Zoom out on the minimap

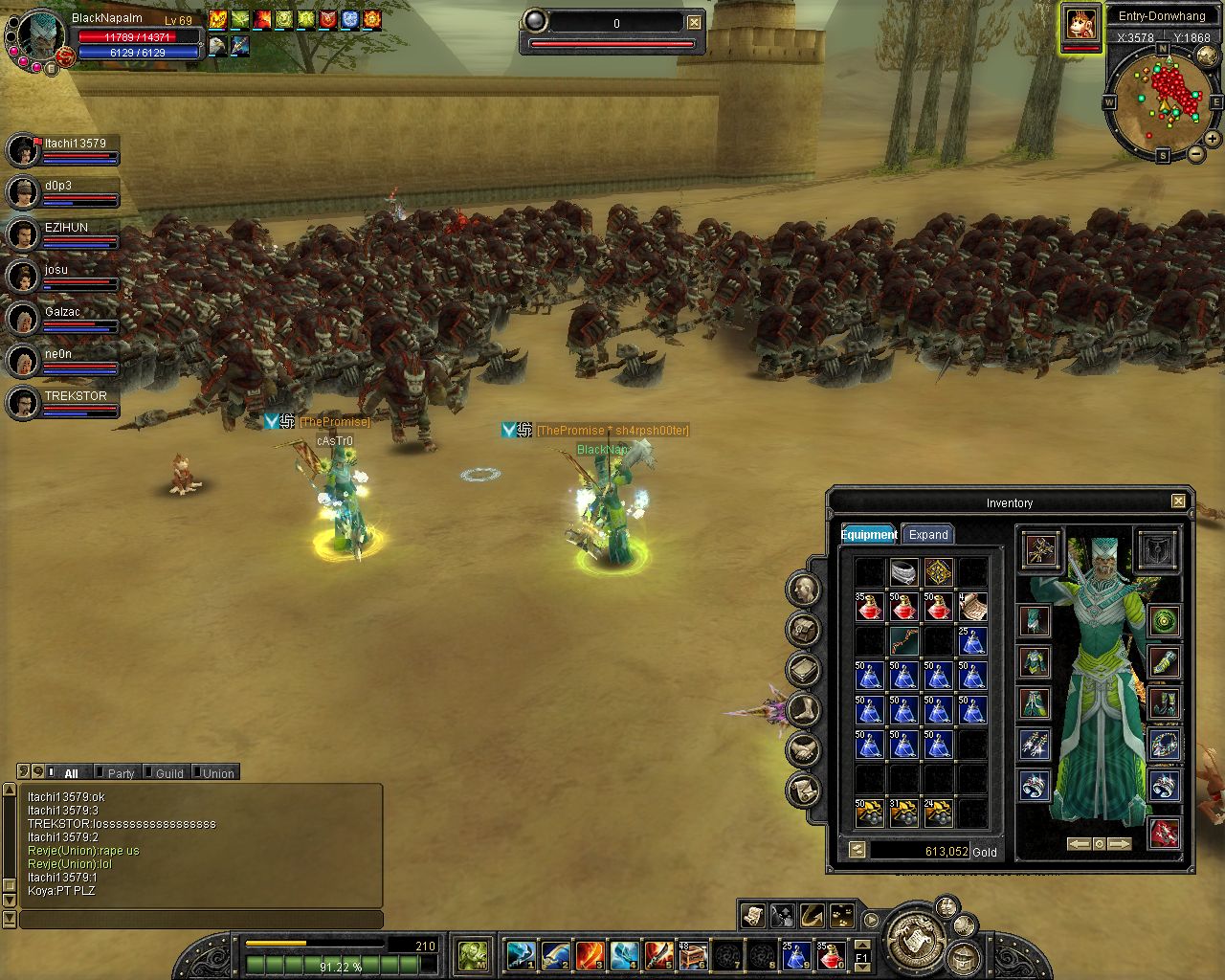click(1195, 155)
